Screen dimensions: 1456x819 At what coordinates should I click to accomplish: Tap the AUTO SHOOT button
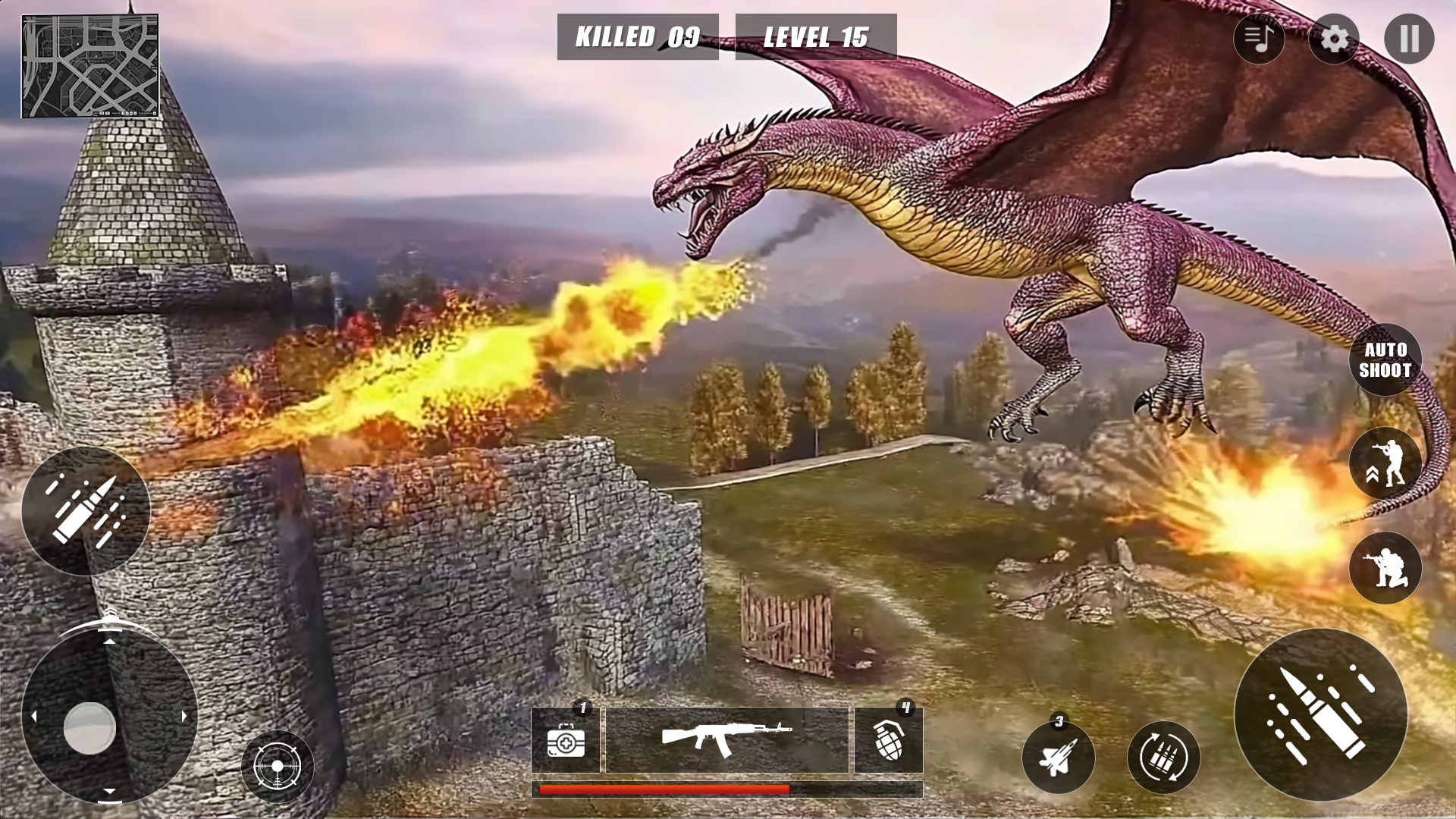click(x=1386, y=359)
